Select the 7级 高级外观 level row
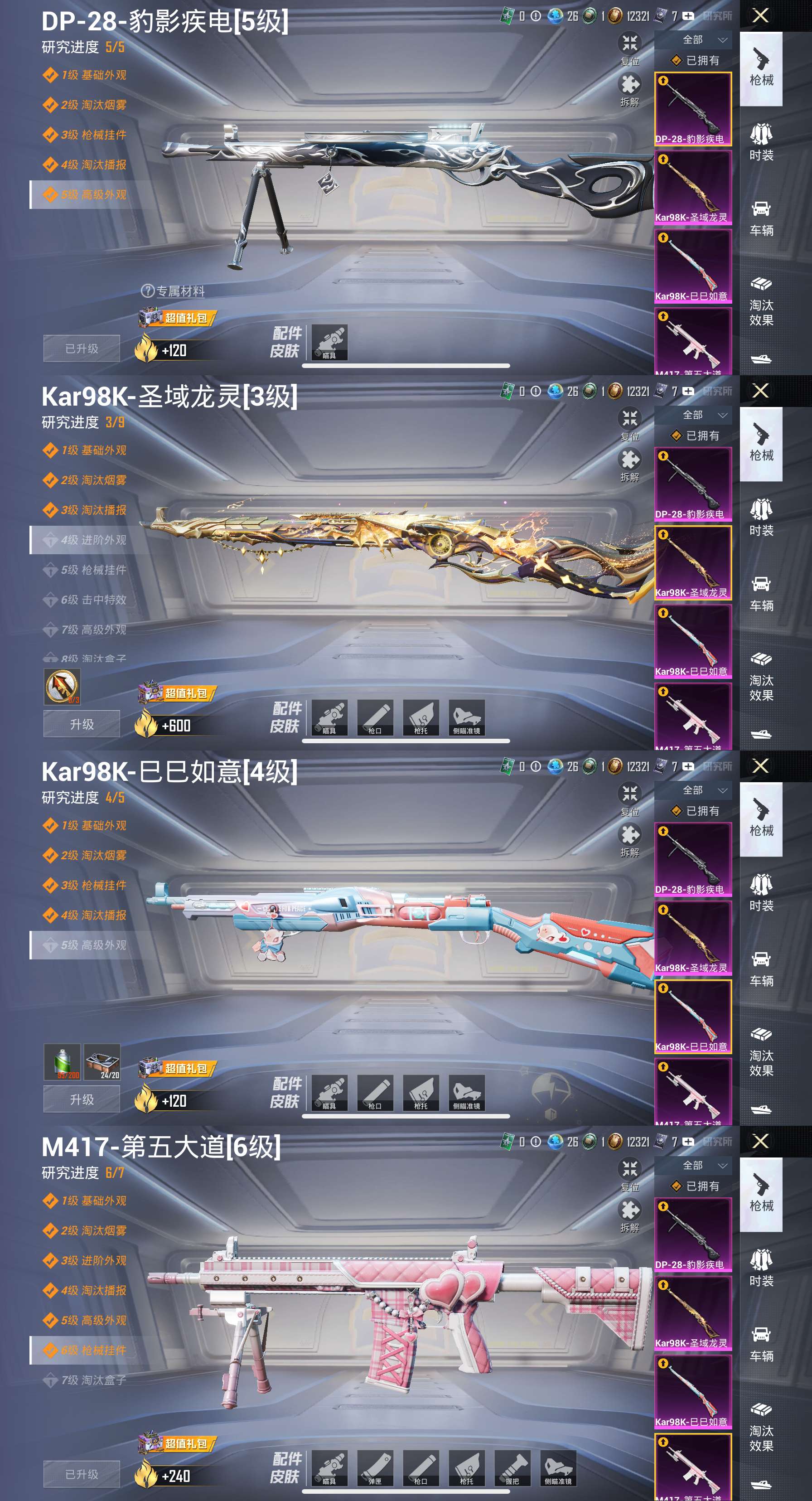 tap(93, 629)
